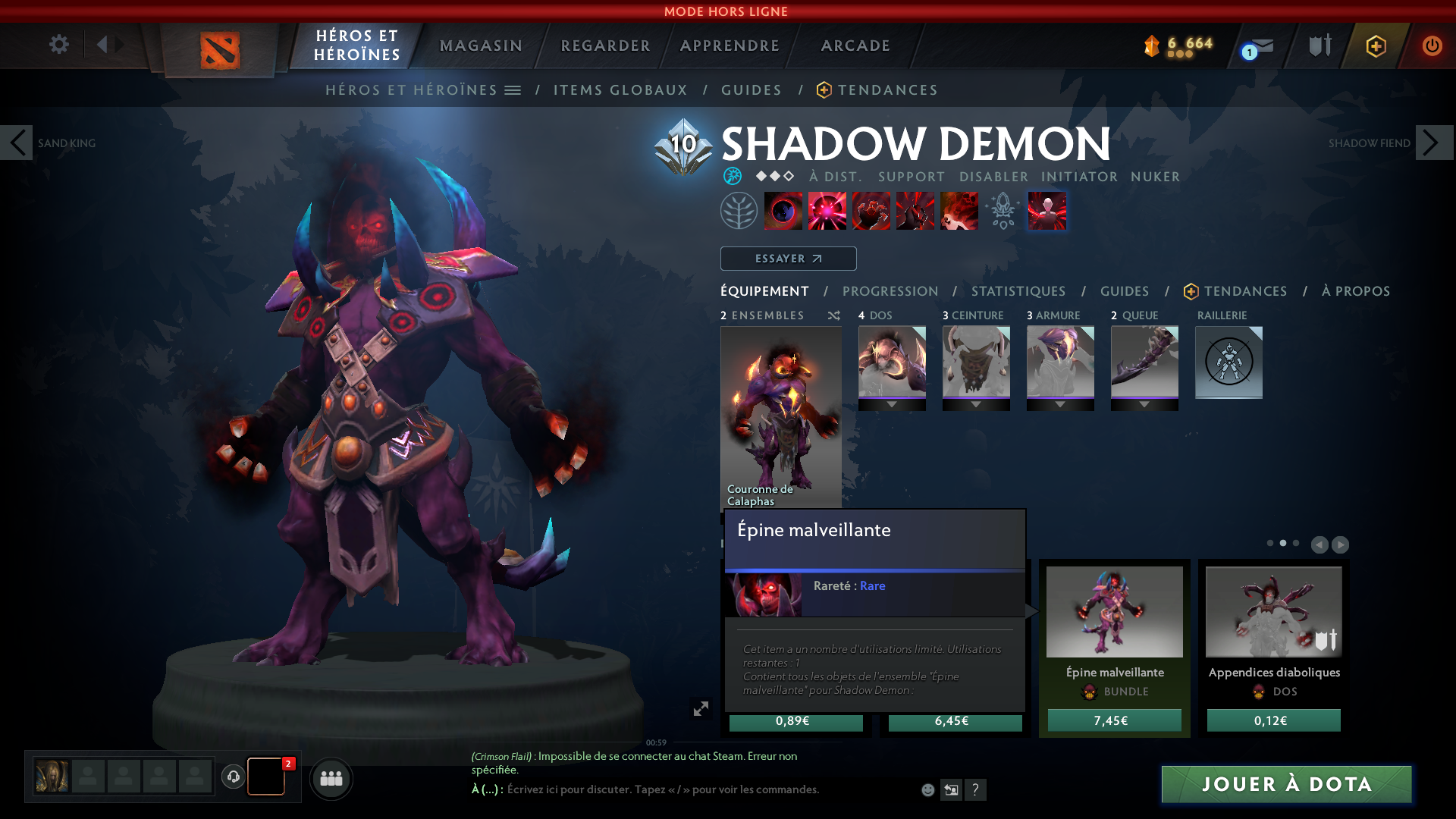Toggle the shuffle icon next to ENSEMBLES
The image size is (1456, 819).
click(x=833, y=315)
